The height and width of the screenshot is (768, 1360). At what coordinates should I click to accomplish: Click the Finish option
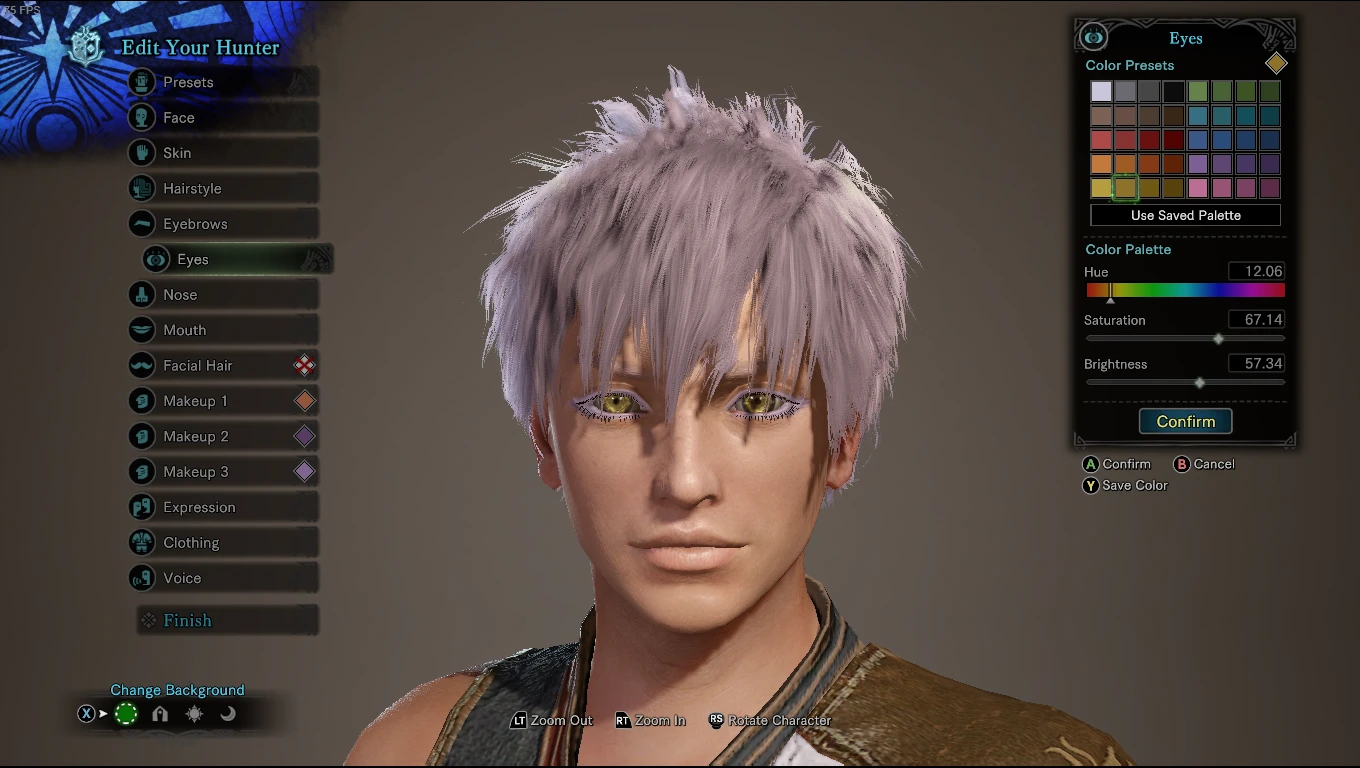(x=187, y=620)
